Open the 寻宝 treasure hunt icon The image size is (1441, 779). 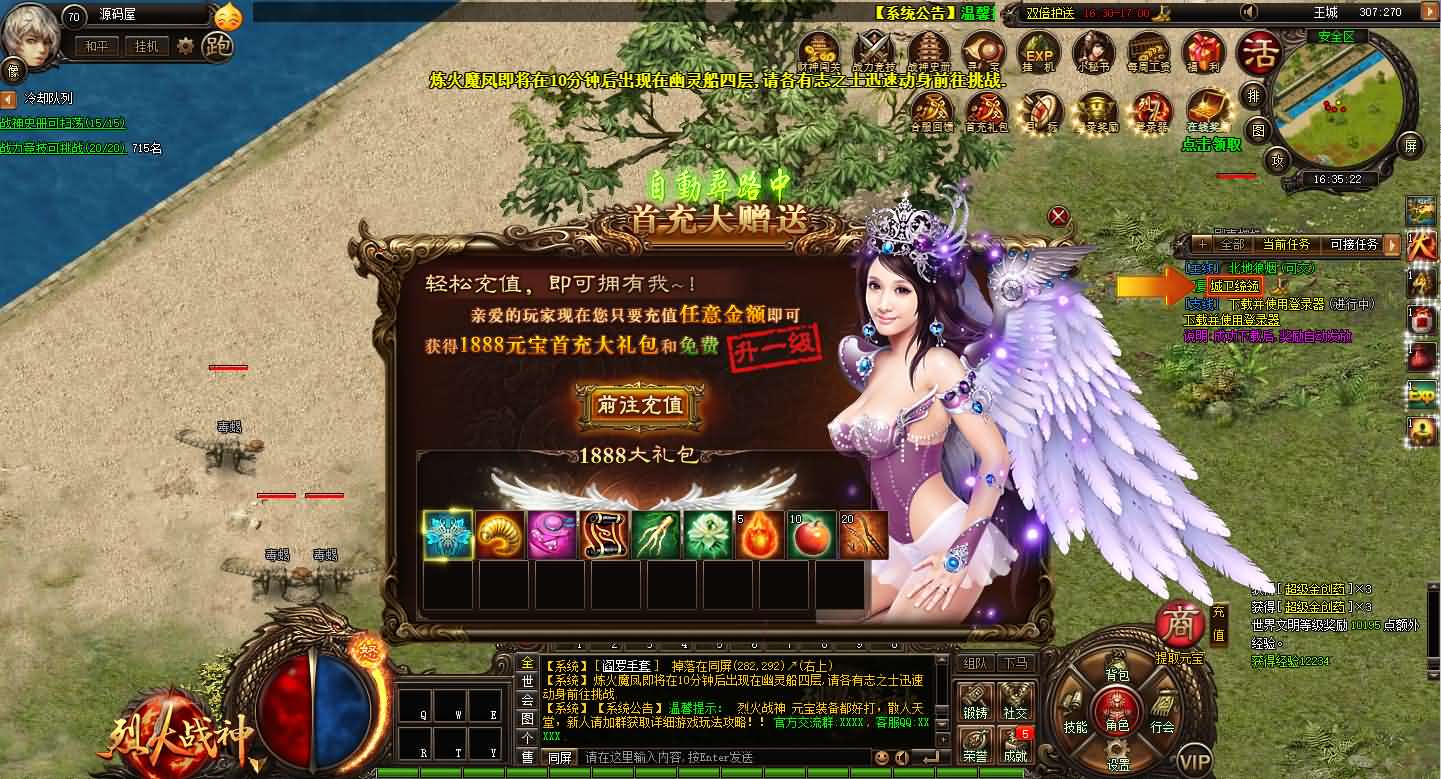tap(982, 47)
